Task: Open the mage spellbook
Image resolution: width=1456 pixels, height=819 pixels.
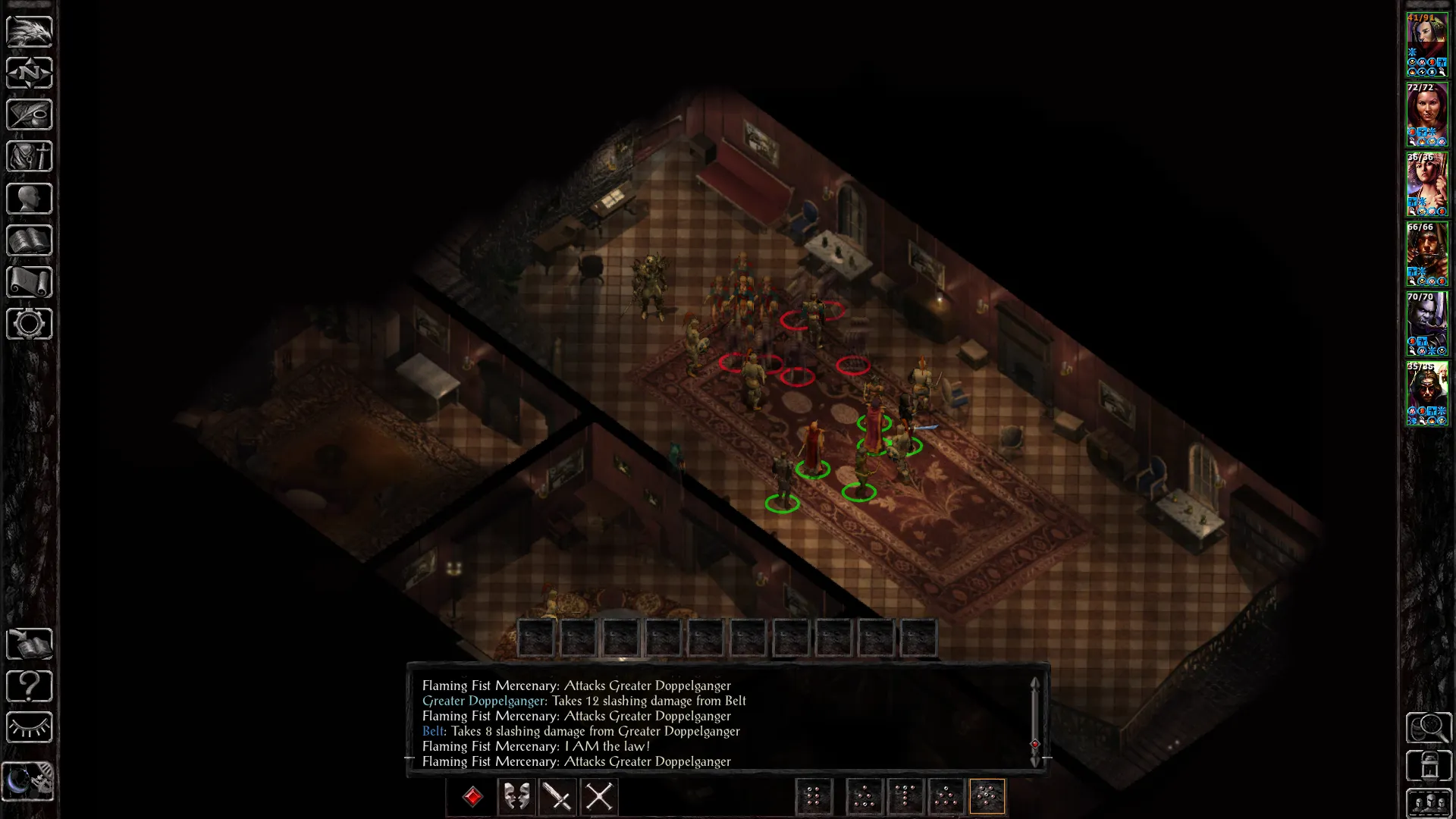Action: [30, 240]
